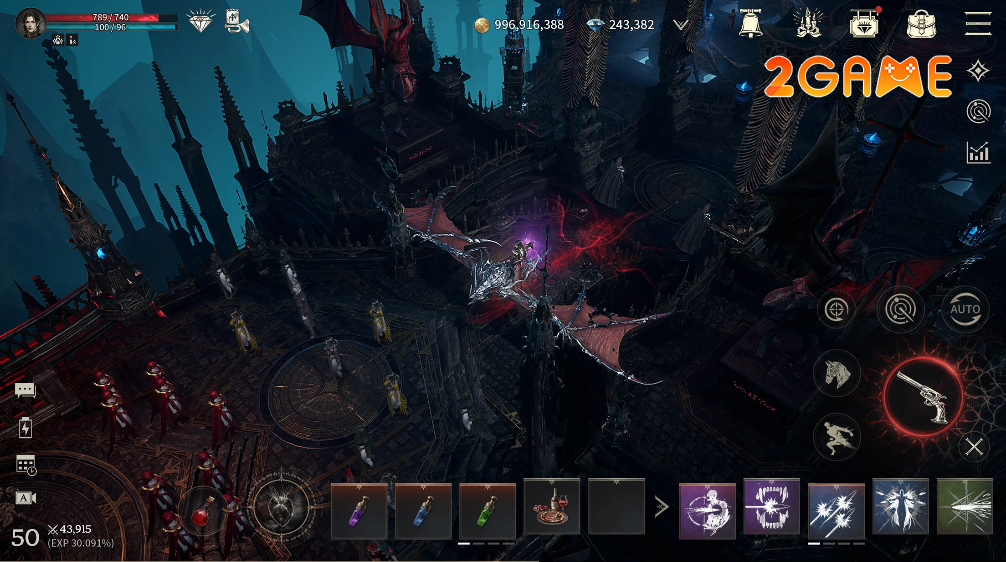Open the shop with red notification

[x=864, y=23]
